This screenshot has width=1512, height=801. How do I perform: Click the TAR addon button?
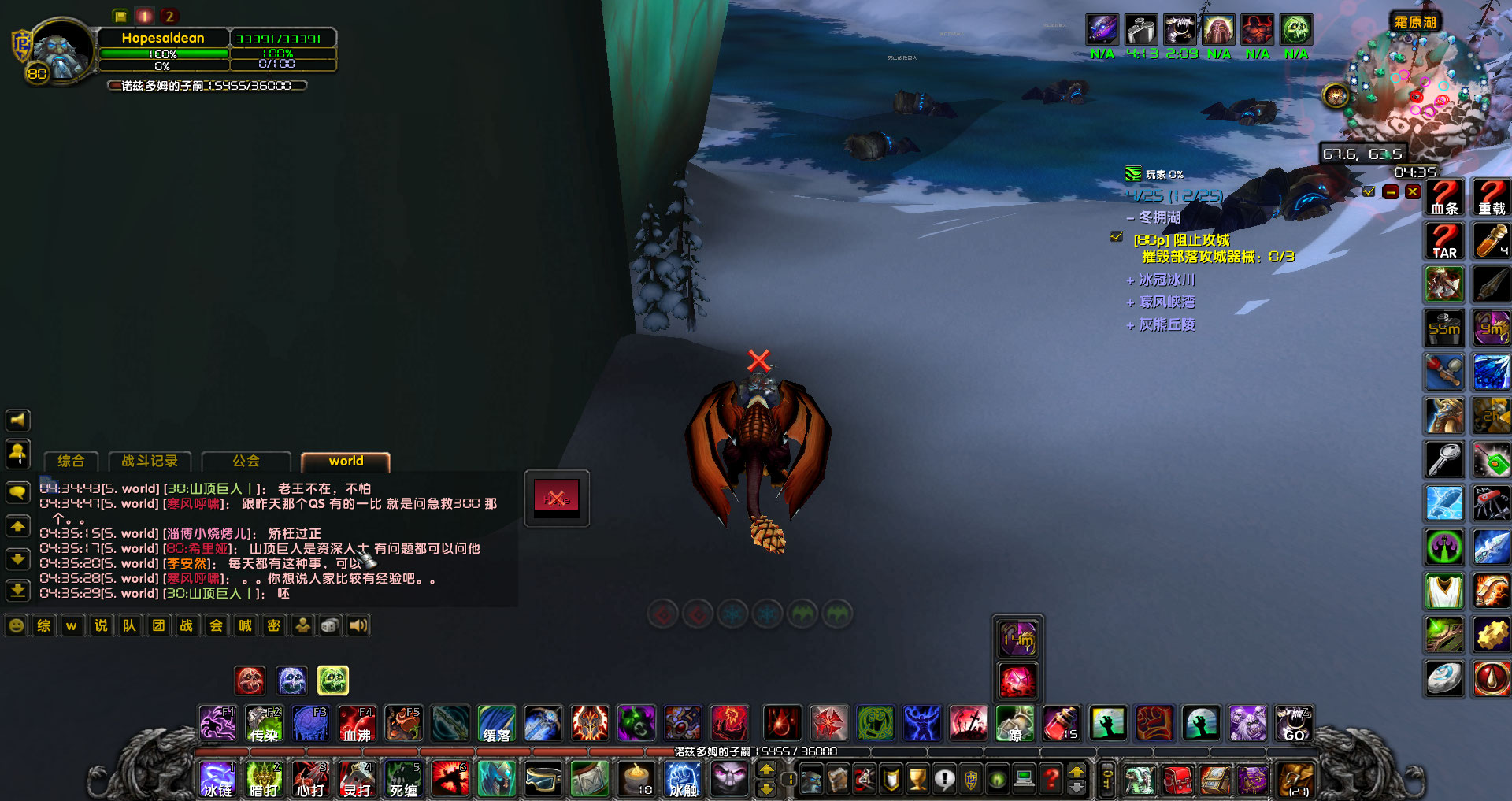tap(1444, 240)
